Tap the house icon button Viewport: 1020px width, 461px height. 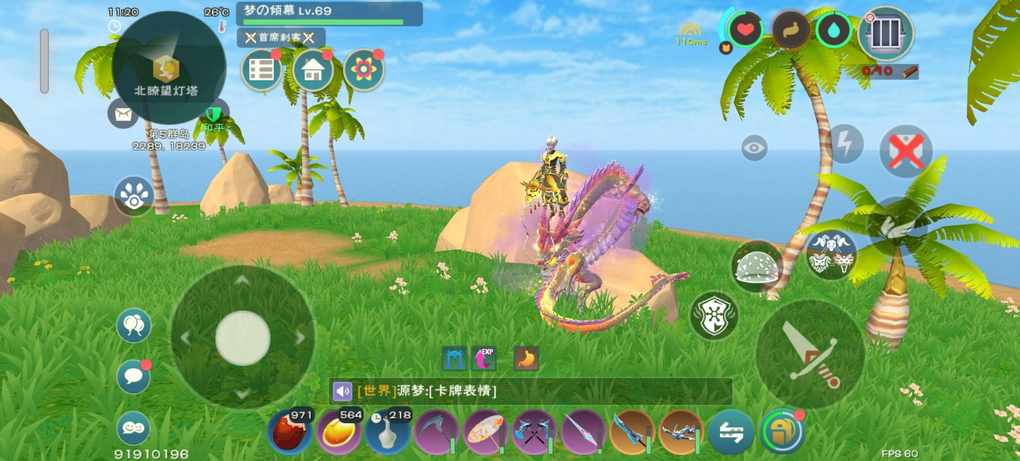(313, 70)
